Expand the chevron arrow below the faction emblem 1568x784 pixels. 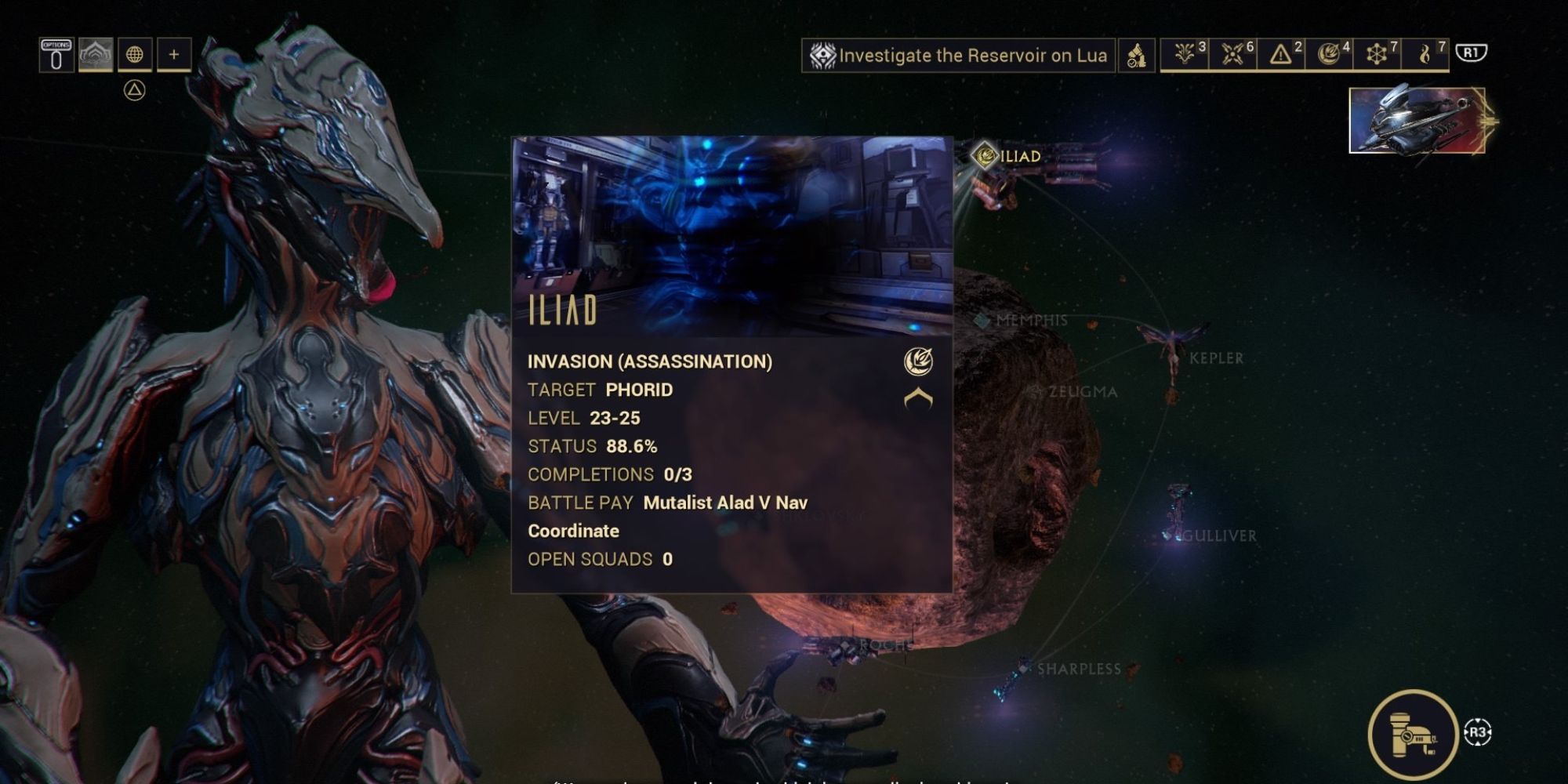917,399
